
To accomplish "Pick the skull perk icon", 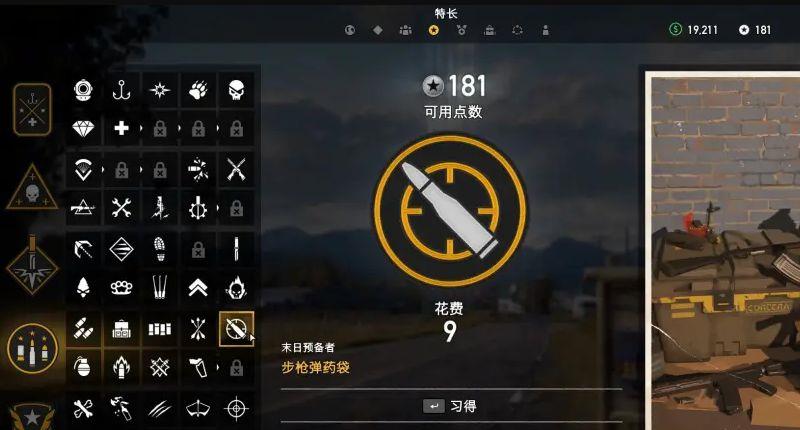I will click(236, 90).
